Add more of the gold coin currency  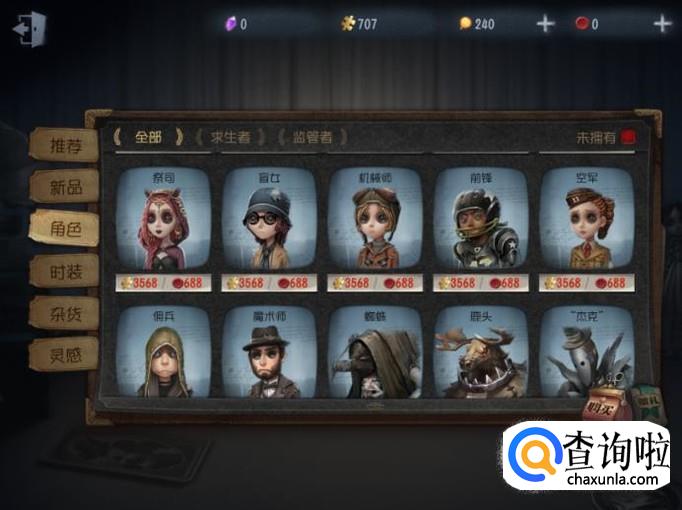point(545,24)
